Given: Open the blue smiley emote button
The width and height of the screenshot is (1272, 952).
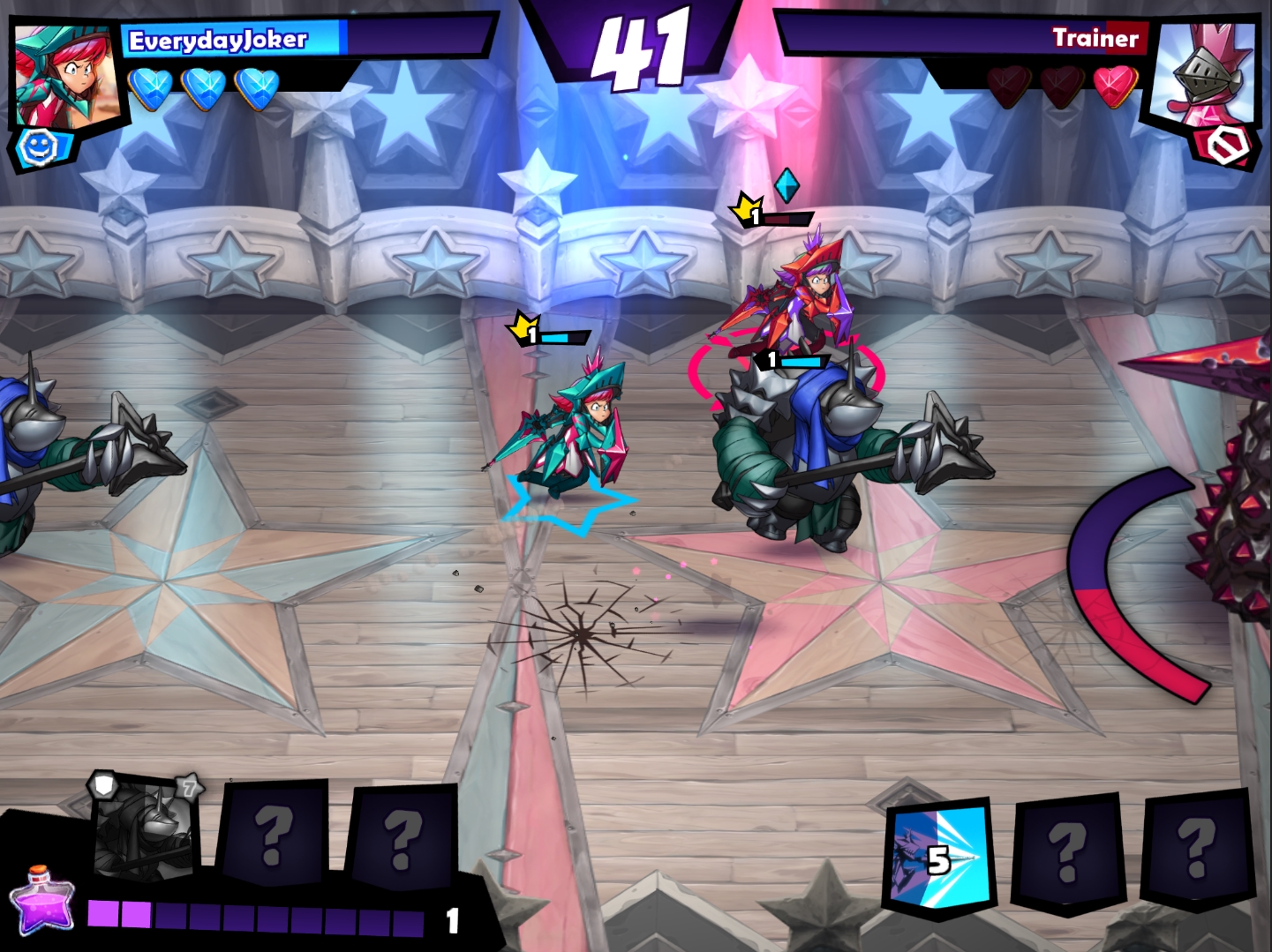Looking at the screenshot, I should pyautogui.click(x=39, y=148).
